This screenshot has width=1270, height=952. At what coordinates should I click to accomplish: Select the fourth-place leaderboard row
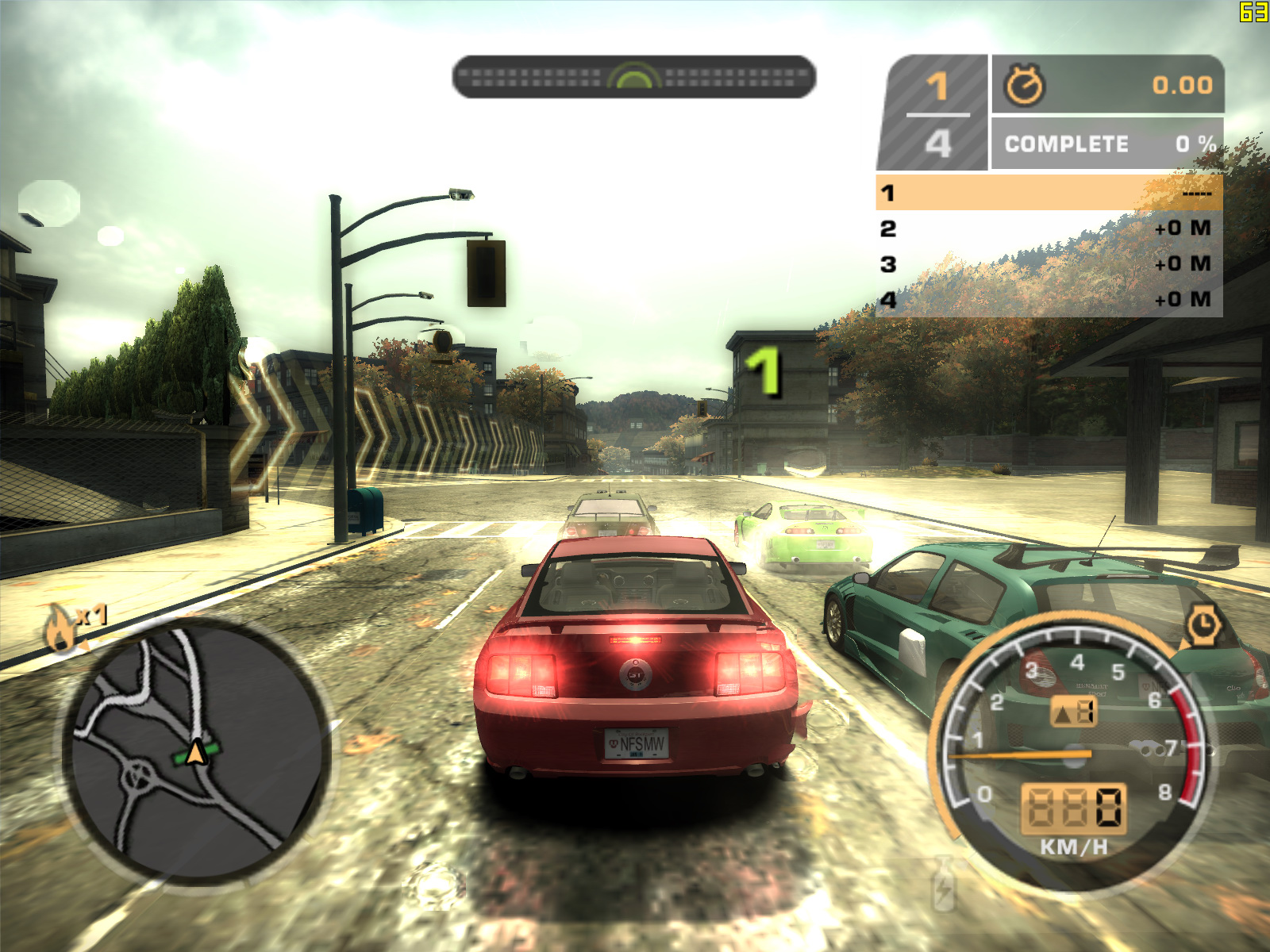(x=1049, y=300)
